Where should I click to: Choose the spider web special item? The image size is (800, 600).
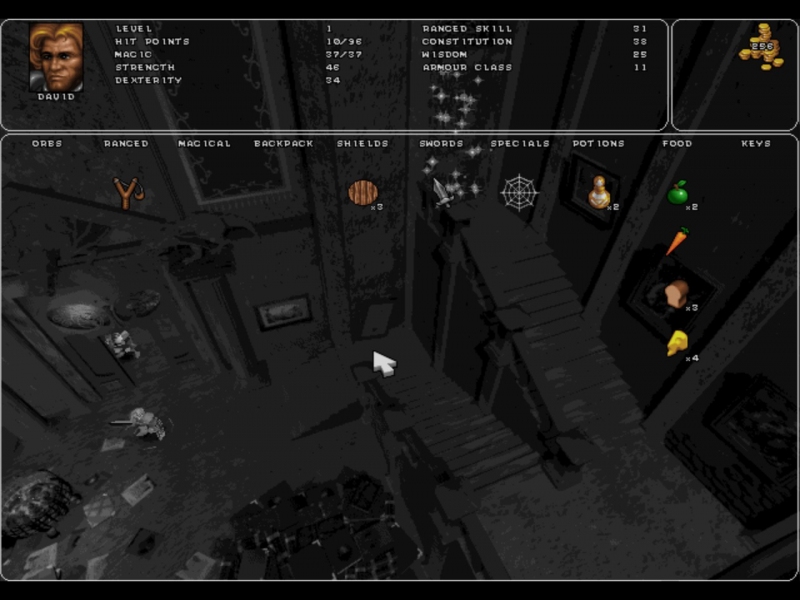pos(519,191)
